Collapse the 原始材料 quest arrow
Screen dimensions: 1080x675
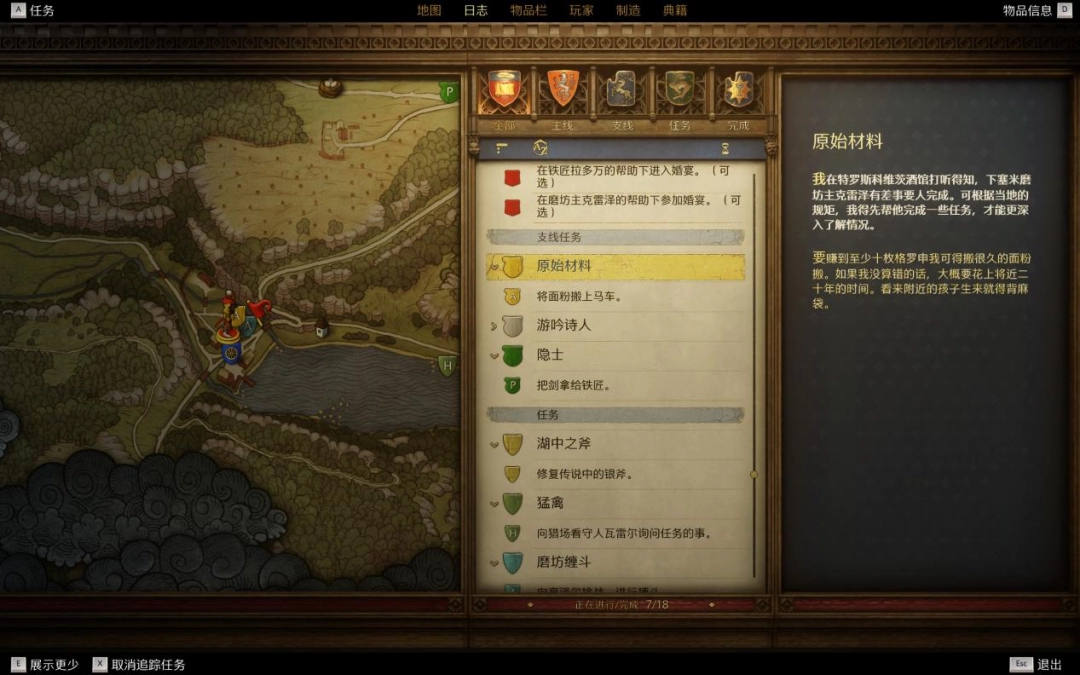(493, 267)
